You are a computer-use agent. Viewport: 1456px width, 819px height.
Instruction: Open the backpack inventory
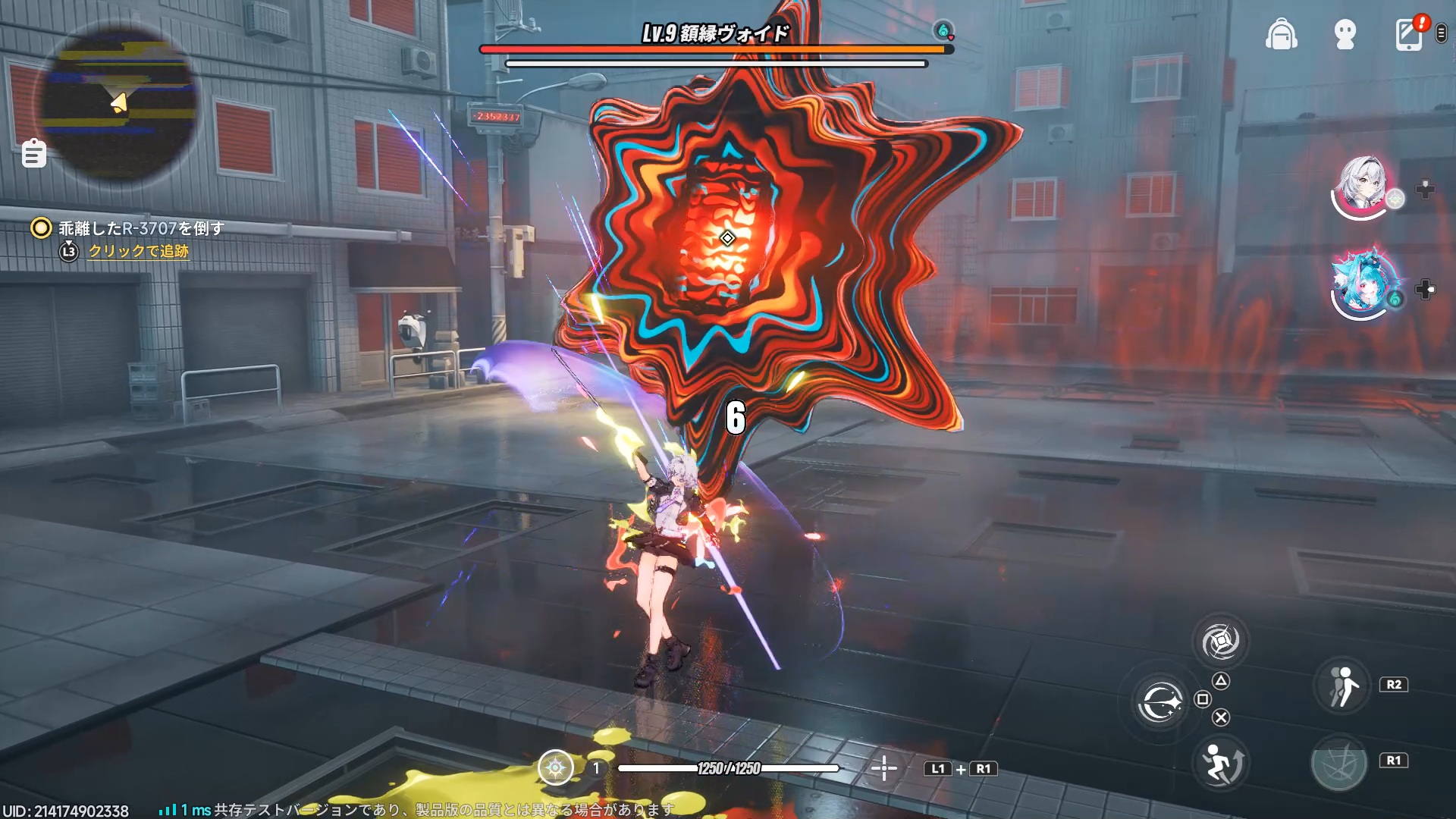click(1281, 35)
